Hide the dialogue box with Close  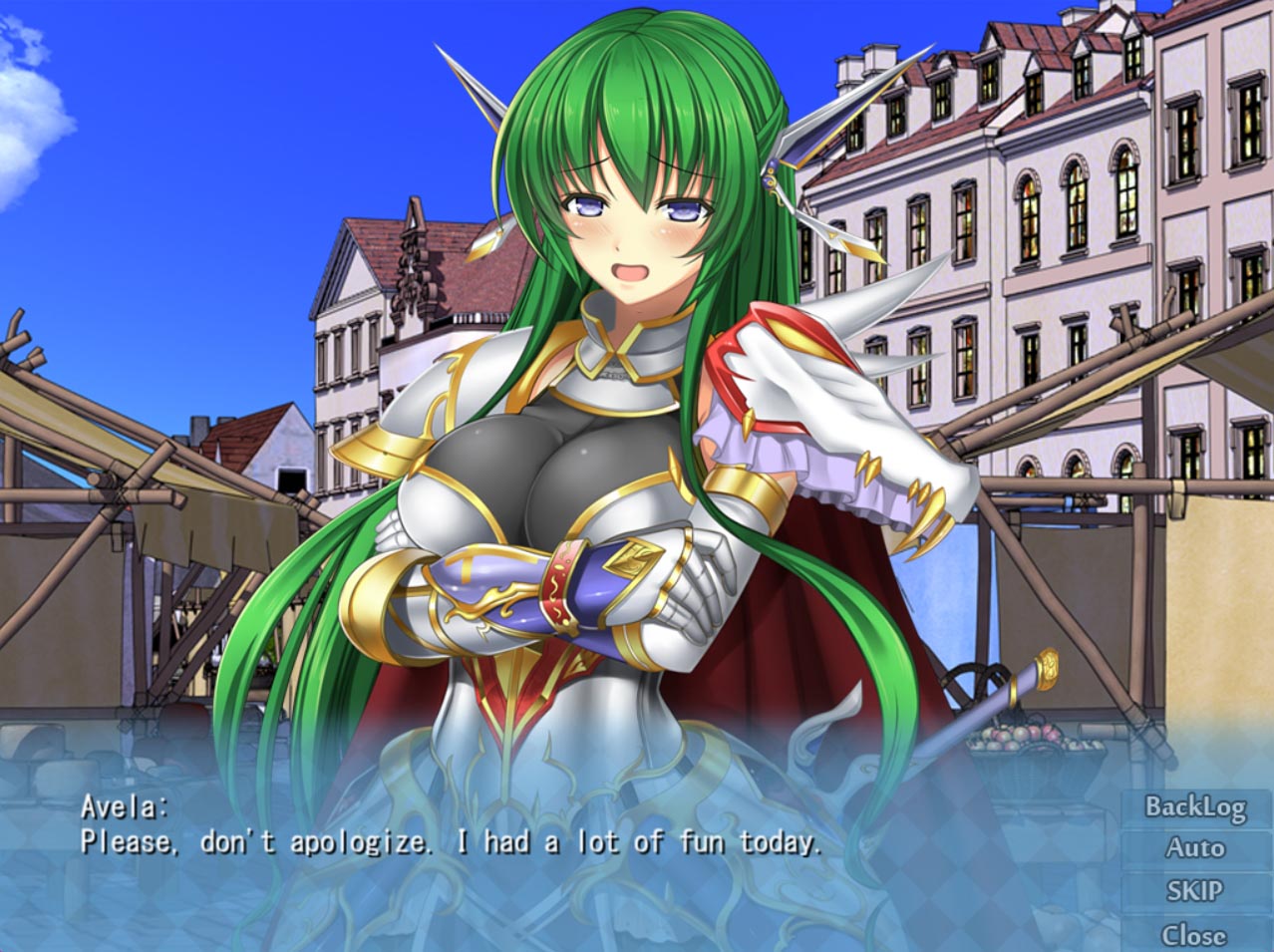coord(1195,934)
